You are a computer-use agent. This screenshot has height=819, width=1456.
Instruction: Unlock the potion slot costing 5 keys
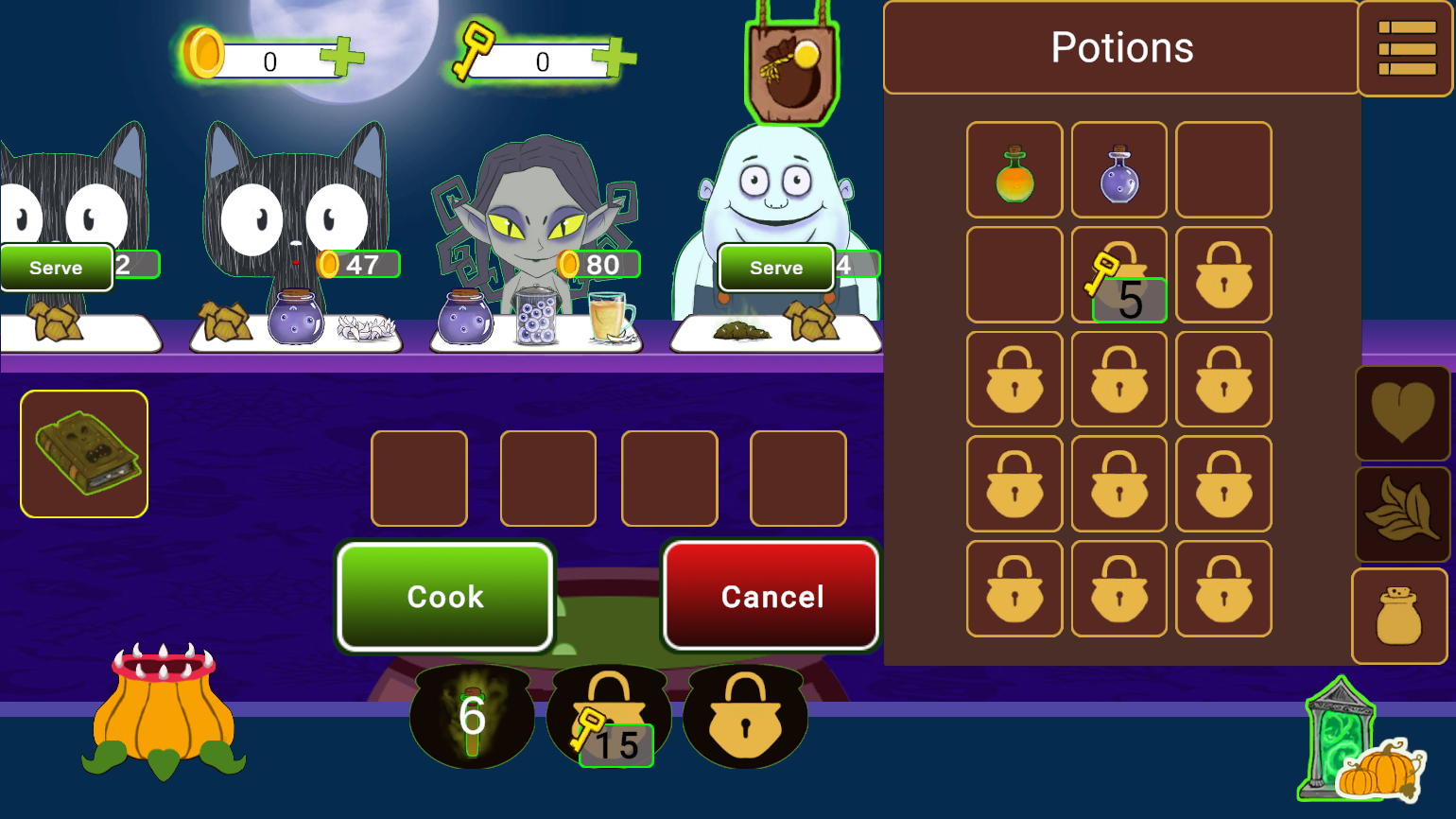tap(1118, 274)
